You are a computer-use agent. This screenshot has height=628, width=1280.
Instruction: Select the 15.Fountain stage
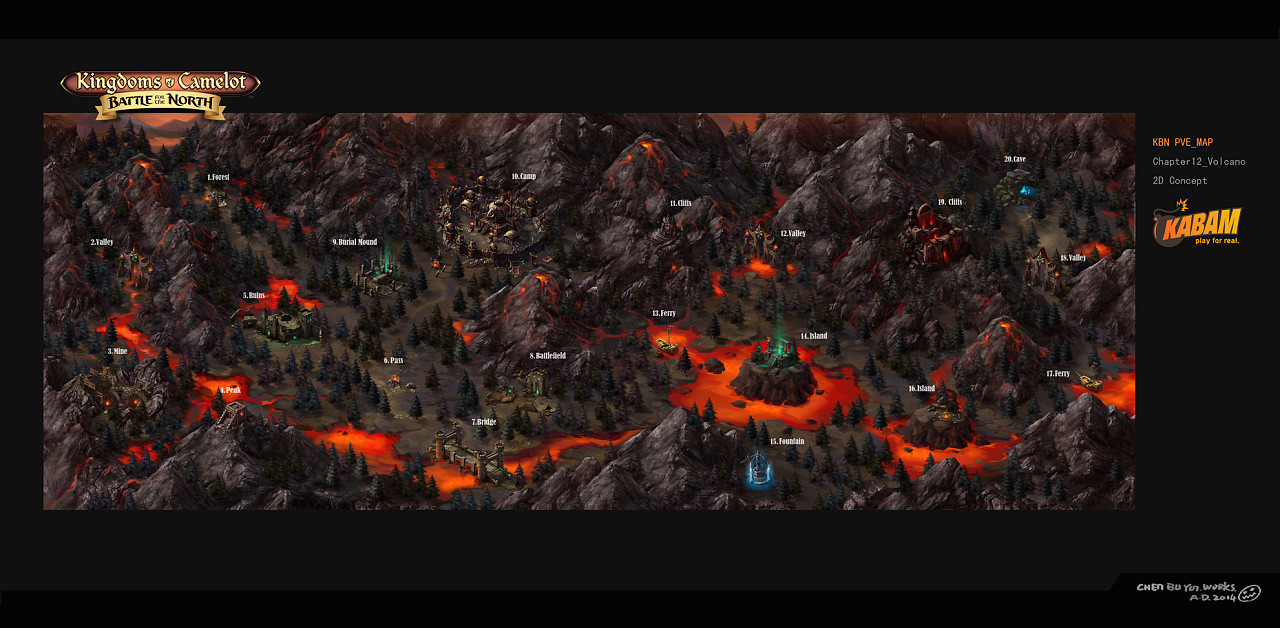787,441
